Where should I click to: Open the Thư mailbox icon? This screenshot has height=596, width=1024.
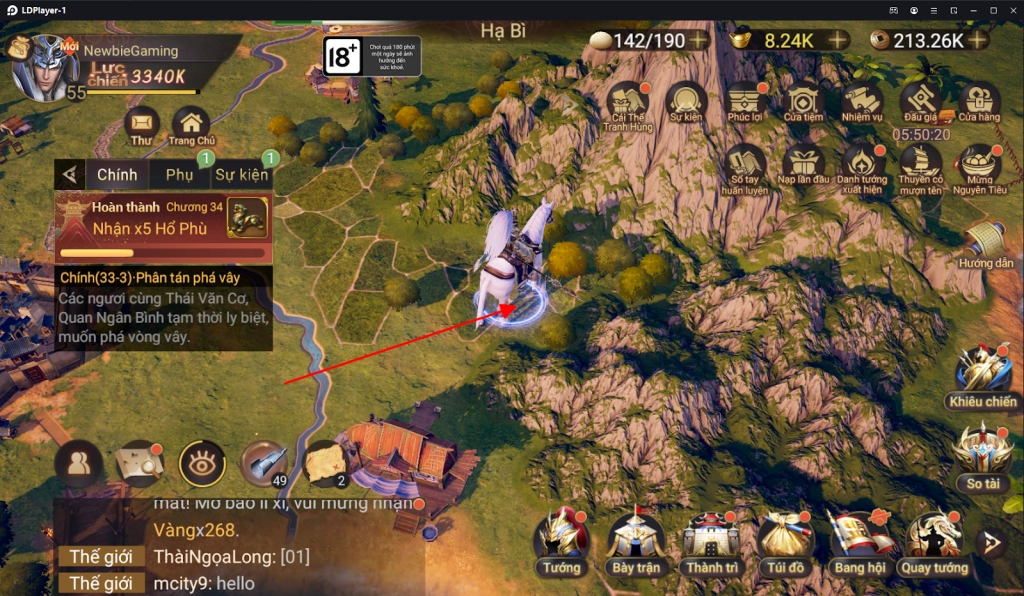pos(143,125)
